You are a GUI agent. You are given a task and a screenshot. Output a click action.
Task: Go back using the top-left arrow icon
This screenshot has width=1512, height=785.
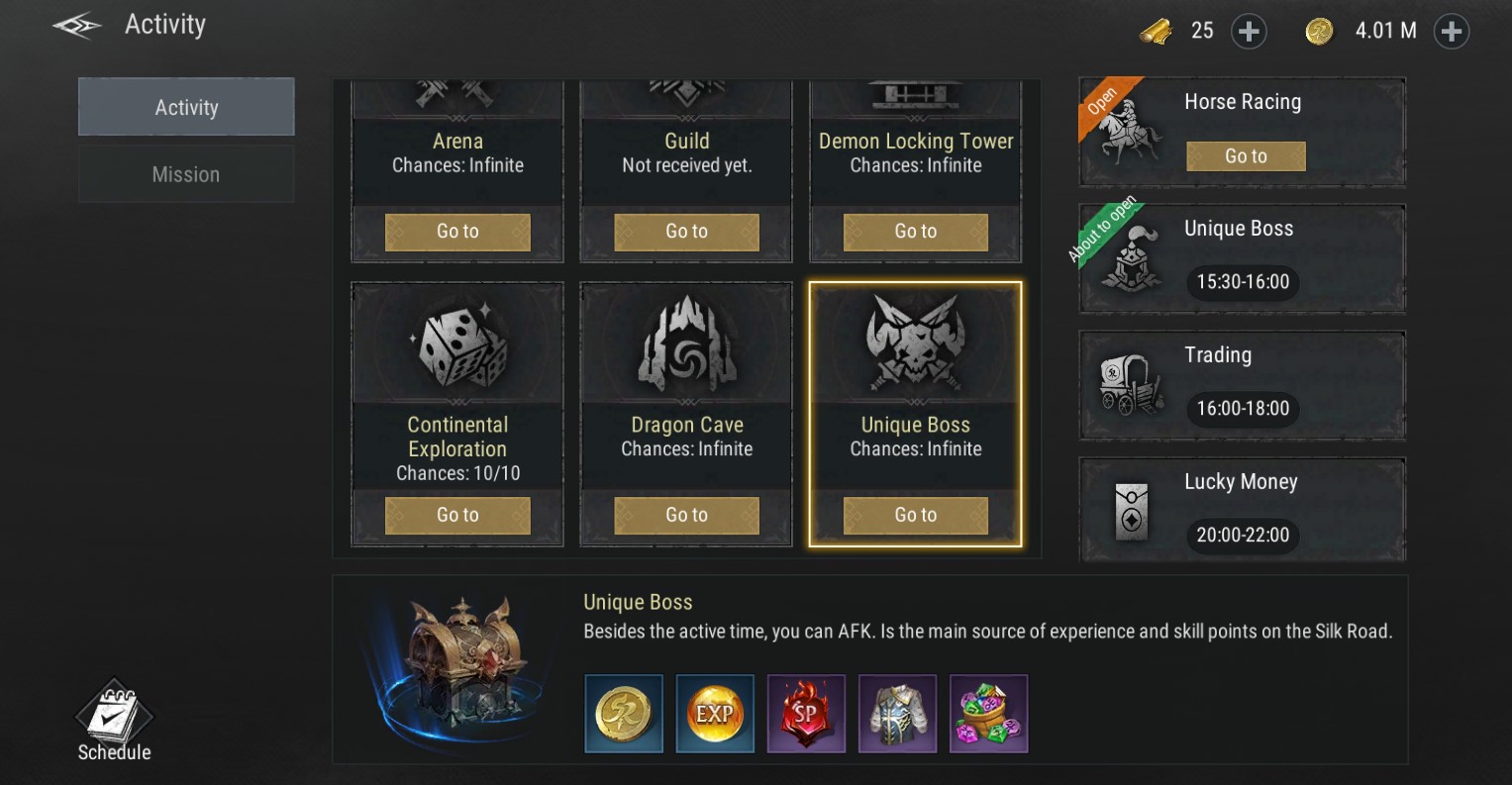(x=77, y=27)
